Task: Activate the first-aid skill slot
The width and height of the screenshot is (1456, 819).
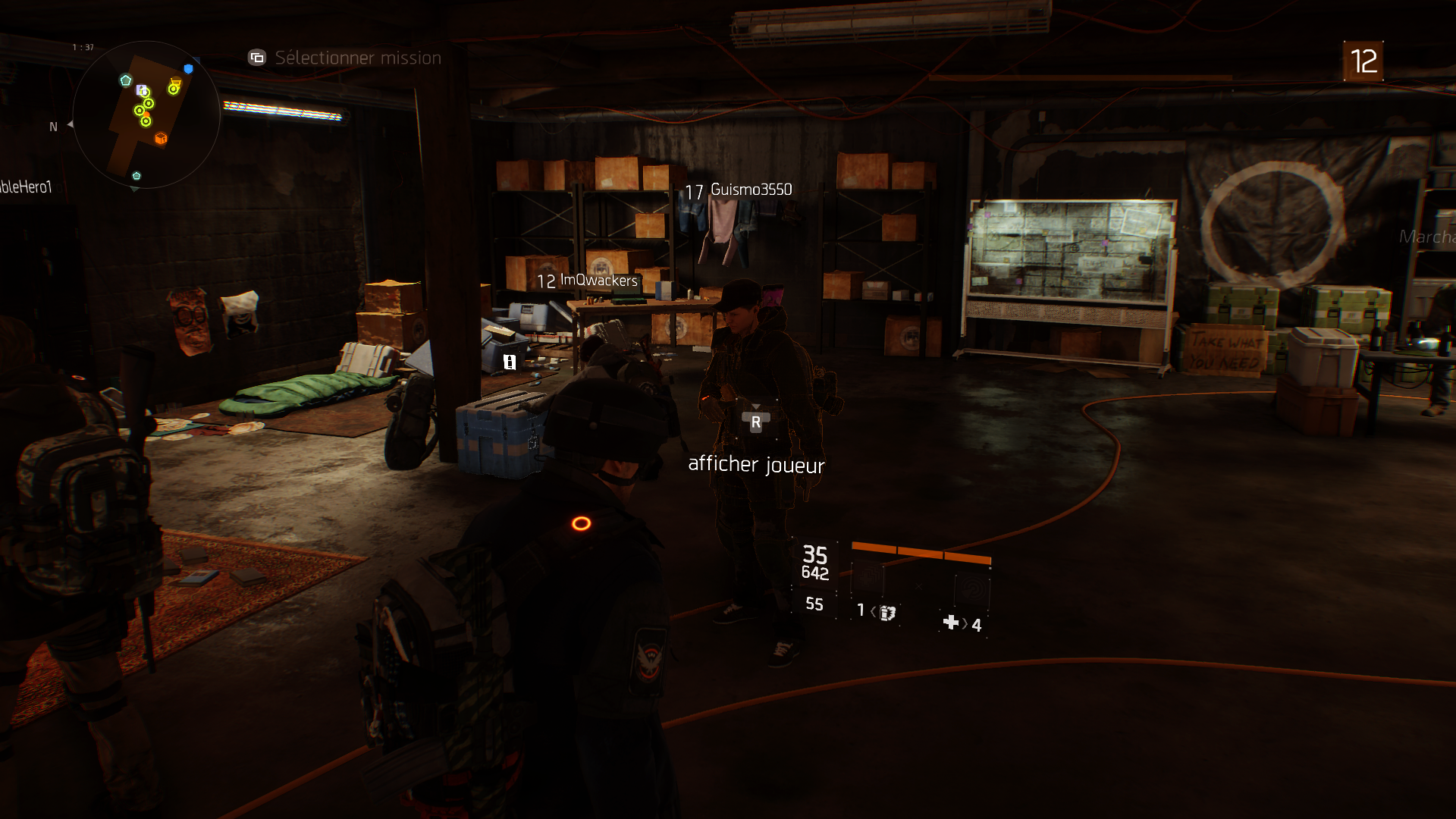Action: point(870,579)
